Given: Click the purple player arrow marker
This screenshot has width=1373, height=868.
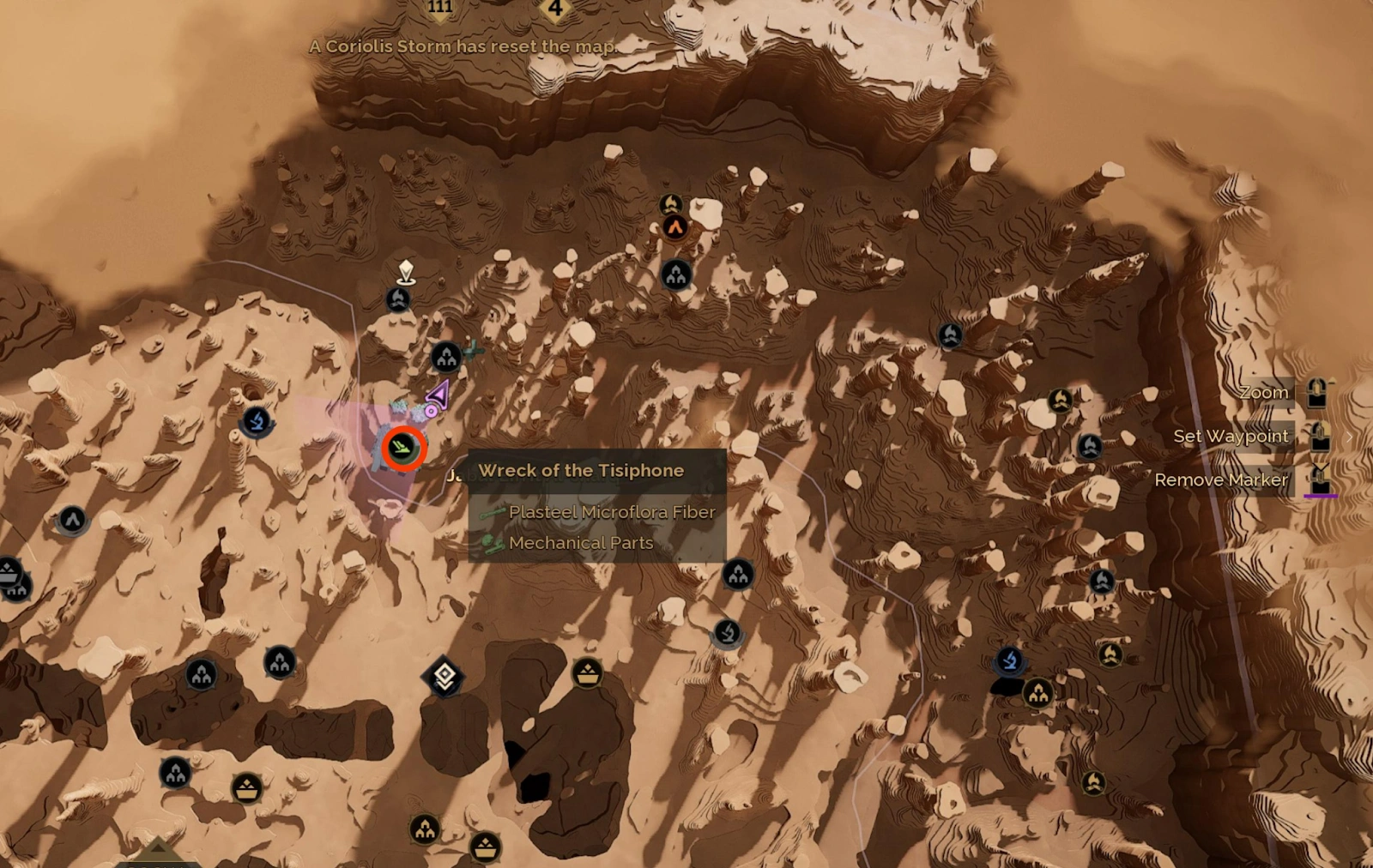Looking at the screenshot, I should click(x=438, y=395).
